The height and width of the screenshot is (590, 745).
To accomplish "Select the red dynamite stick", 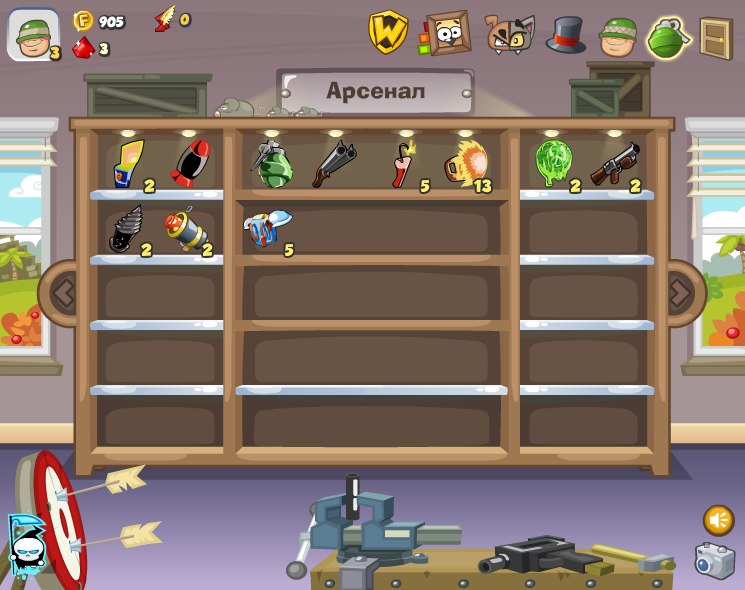I will 403,163.
